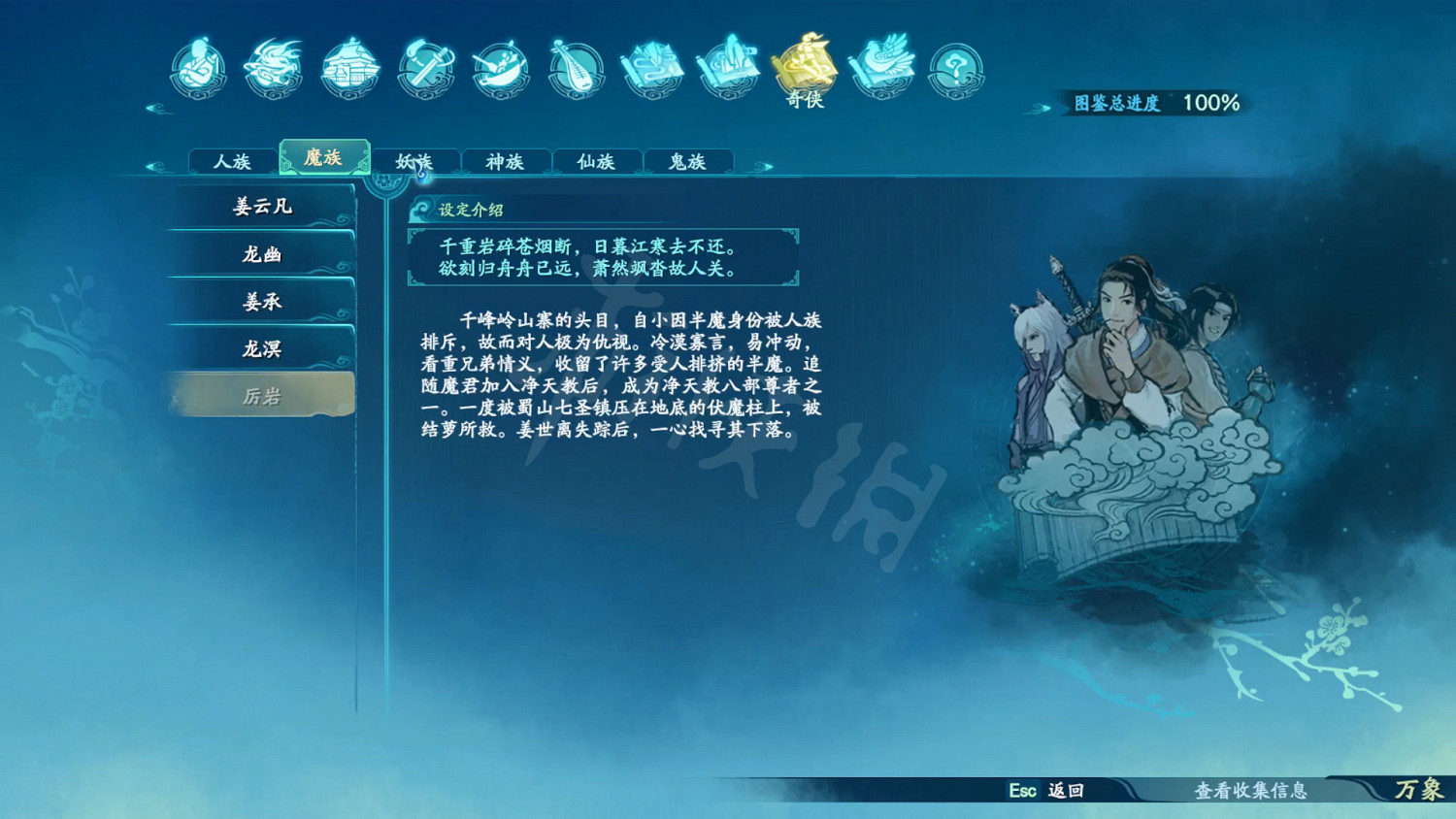Image resolution: width=1456 pixels, height=819 pixels.
Task: Select the scrolls/documents encyclopedia icon
Action: [x=650, y=68]
